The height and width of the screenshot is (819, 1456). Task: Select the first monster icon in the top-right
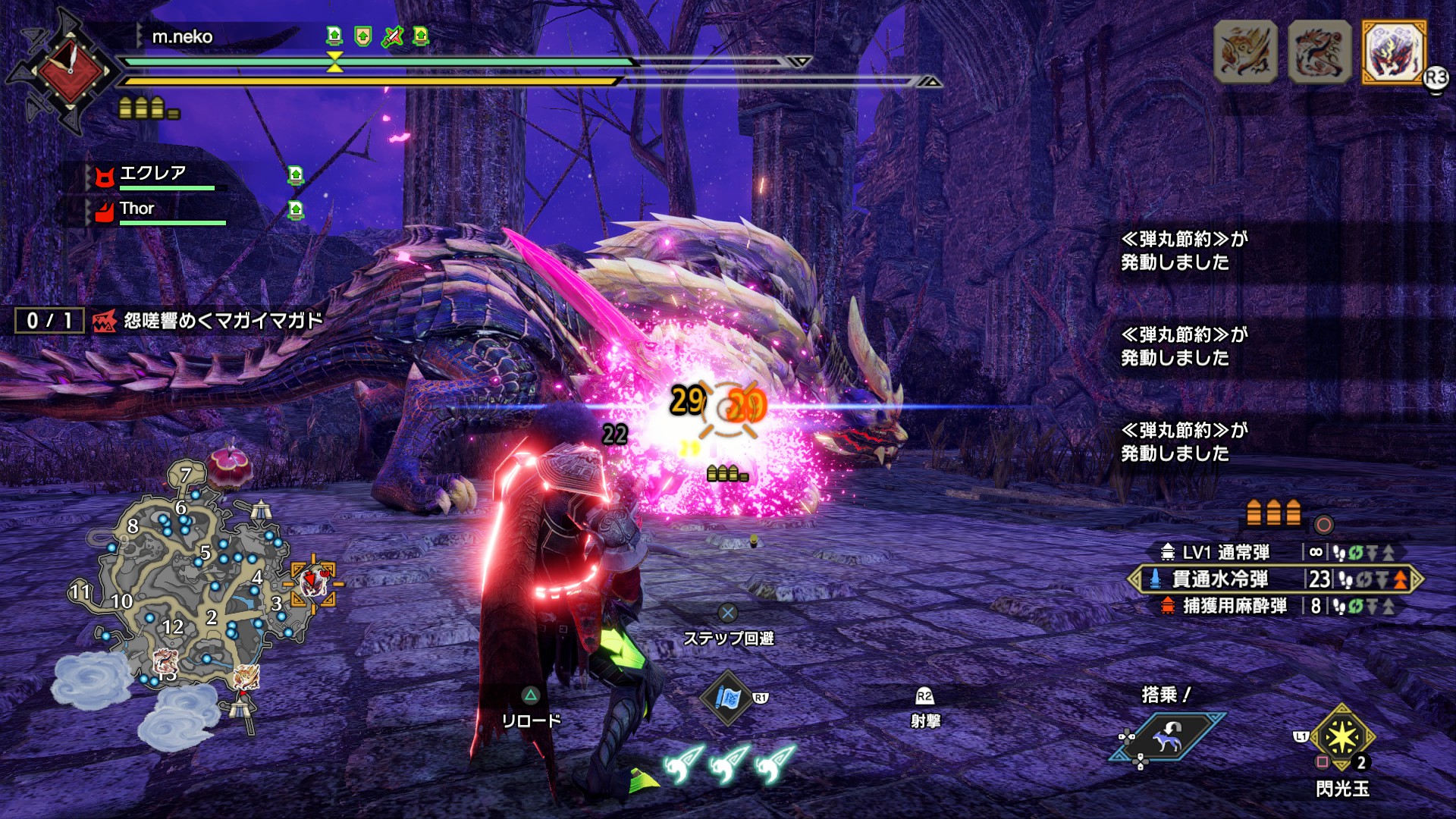(1245, 51)
